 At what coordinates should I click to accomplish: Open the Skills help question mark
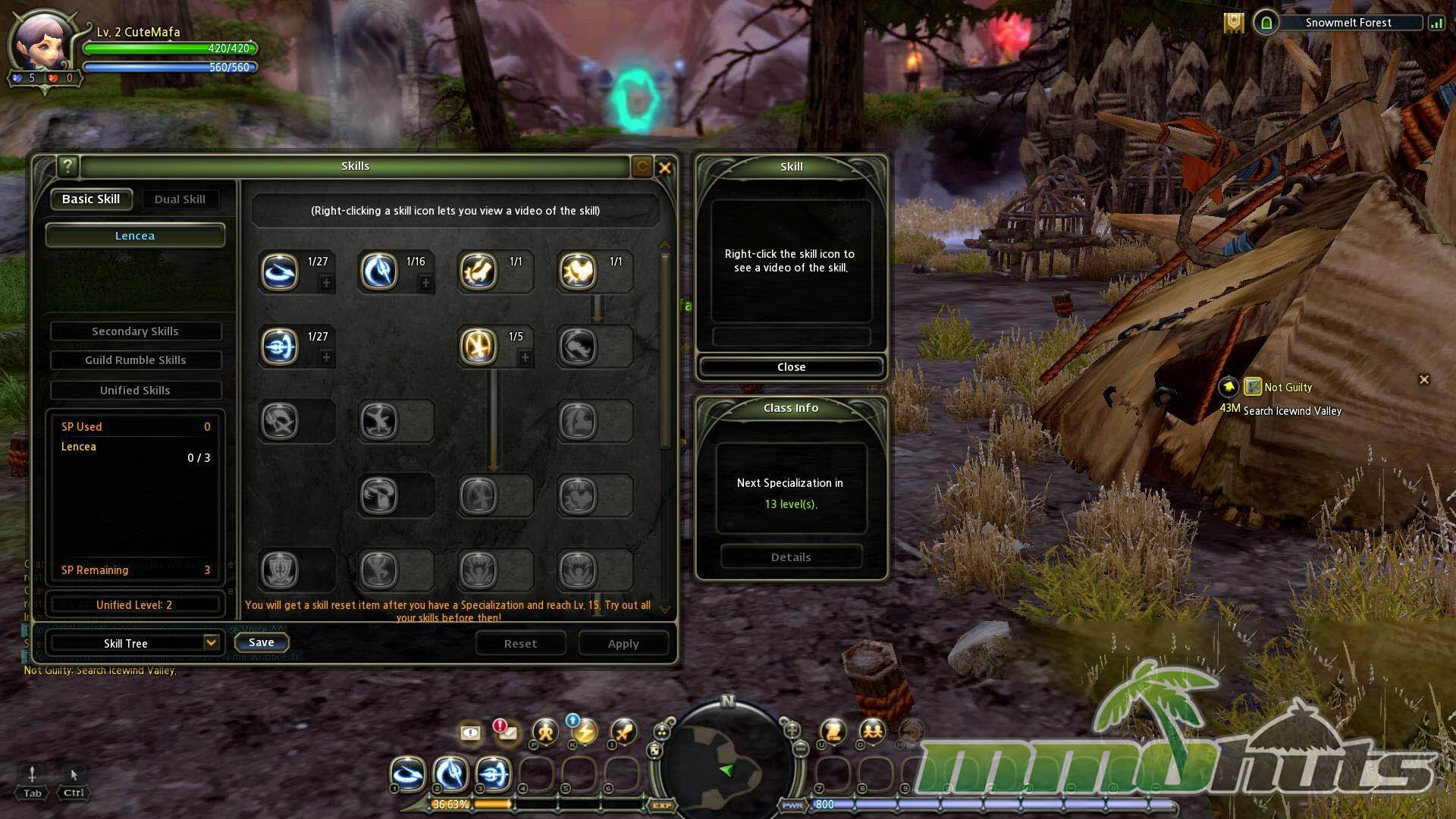click(x=67, y=166)
